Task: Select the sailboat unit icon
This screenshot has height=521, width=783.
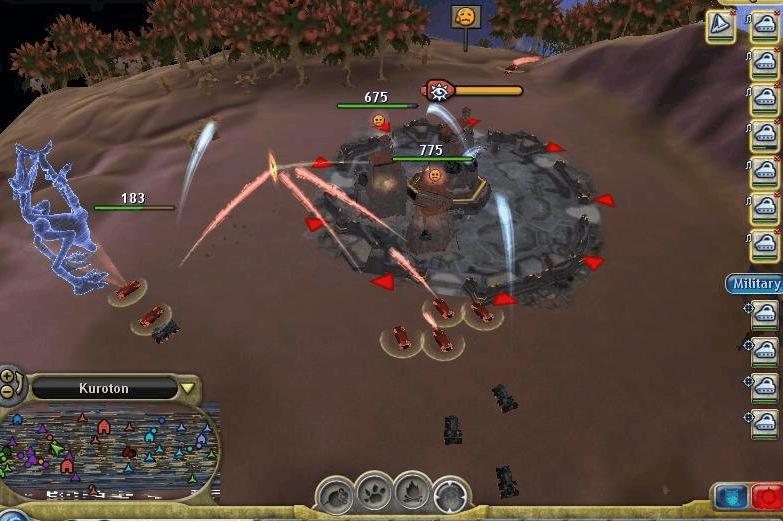Action: (720, 26)
